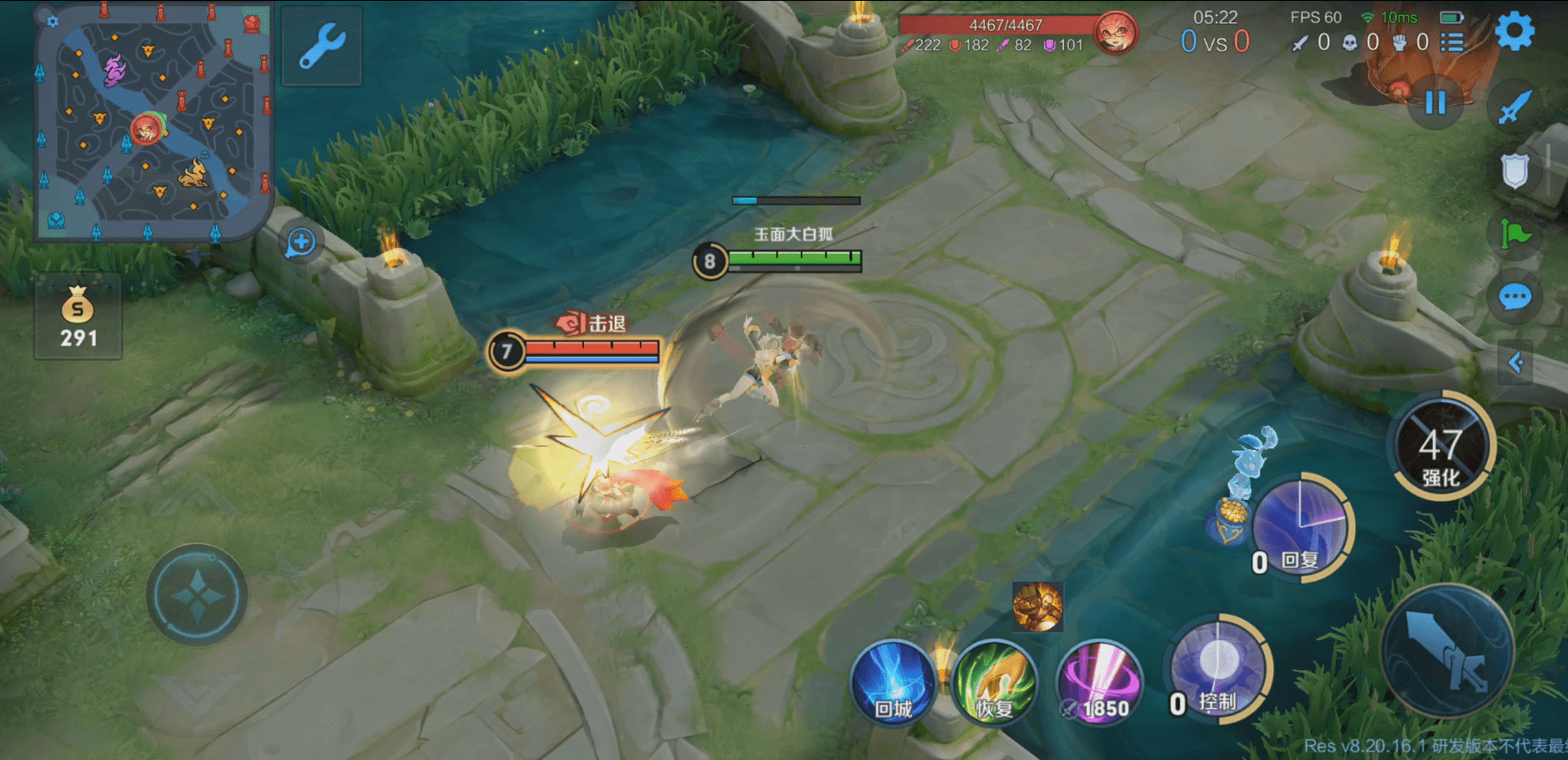
Task: Cast the 控制 control ability
Action: (x=1218, y=668)
